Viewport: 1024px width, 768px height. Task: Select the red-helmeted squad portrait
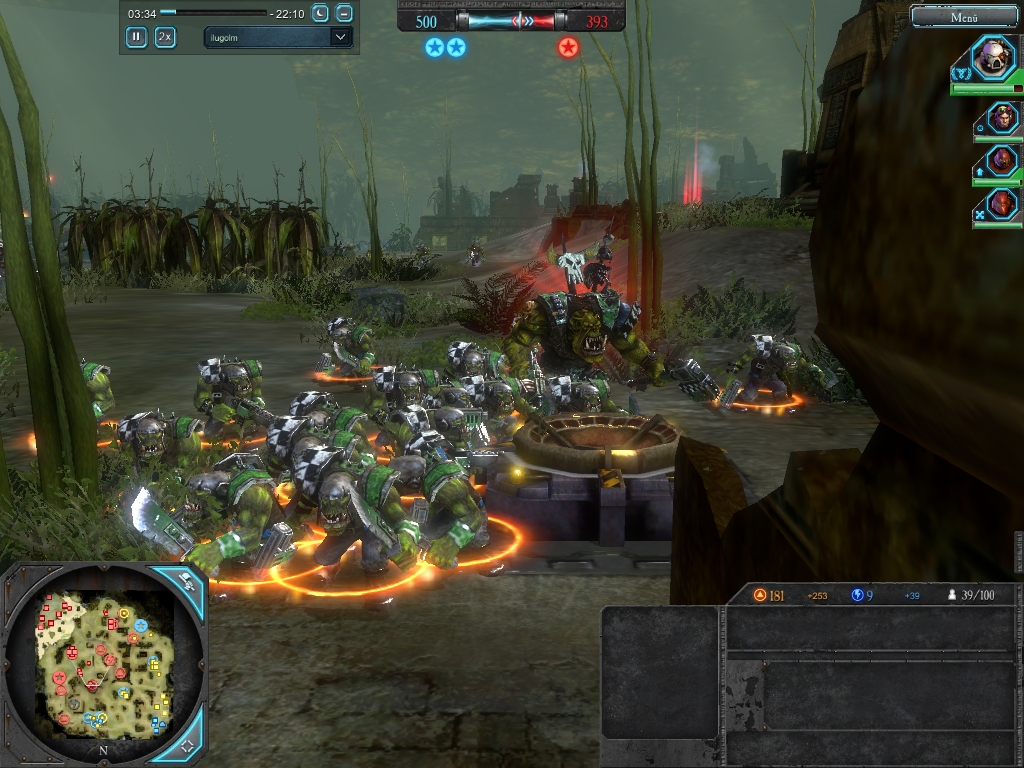(x=1002, y=204)
